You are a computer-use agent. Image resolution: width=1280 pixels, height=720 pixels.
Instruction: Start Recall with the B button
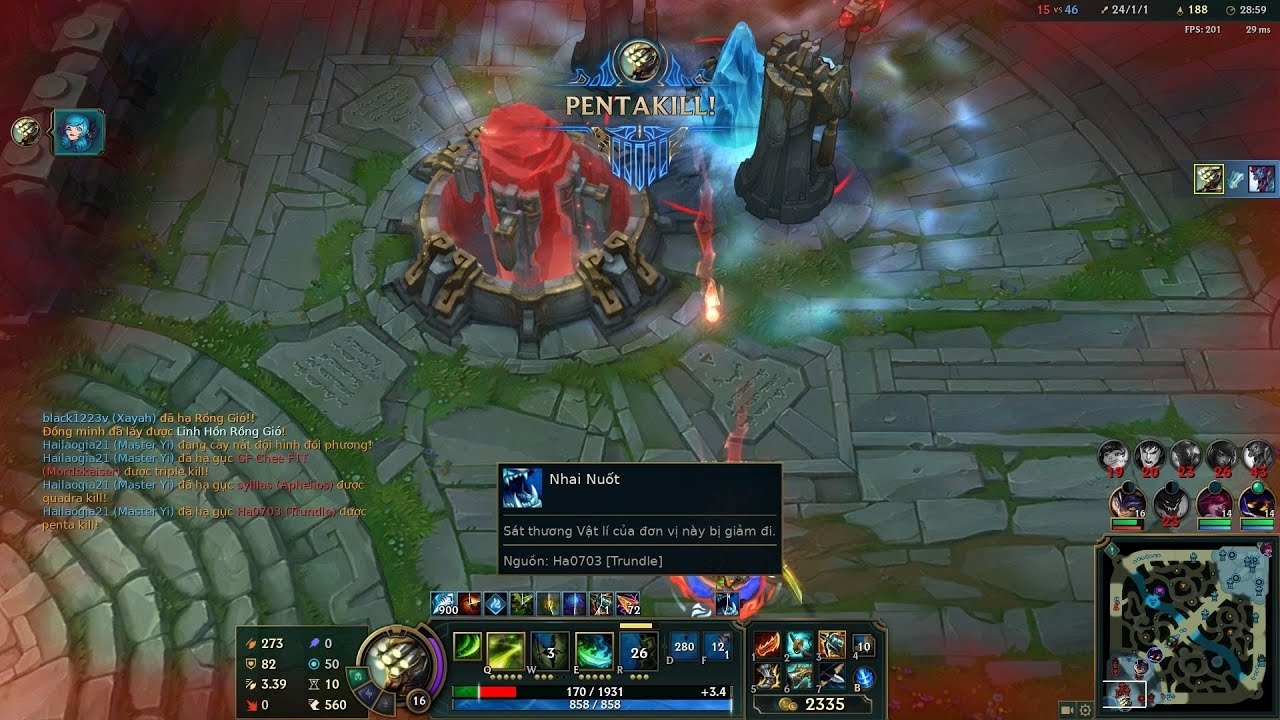point(864,677)
